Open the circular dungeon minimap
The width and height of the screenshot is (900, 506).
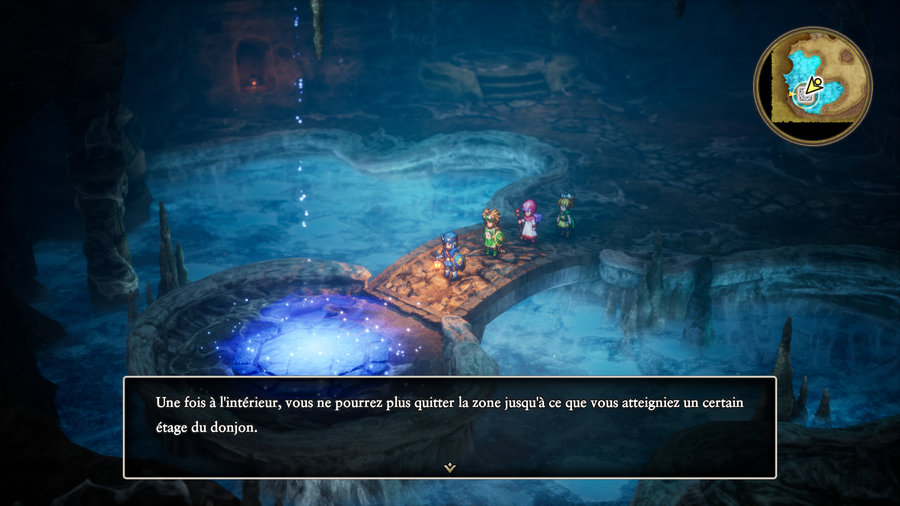tap(812, 86)
